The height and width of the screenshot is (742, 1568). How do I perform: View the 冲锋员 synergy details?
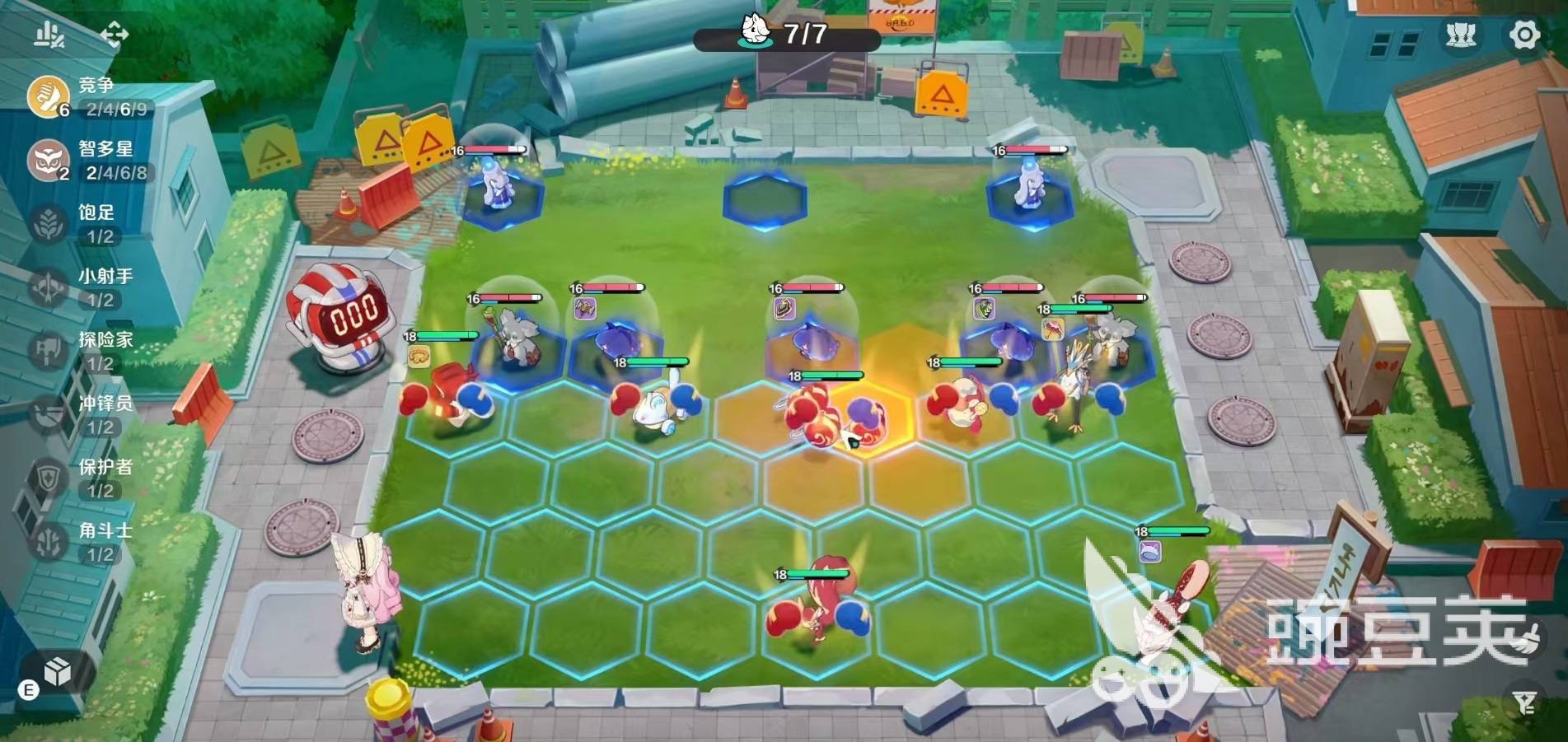49,414
